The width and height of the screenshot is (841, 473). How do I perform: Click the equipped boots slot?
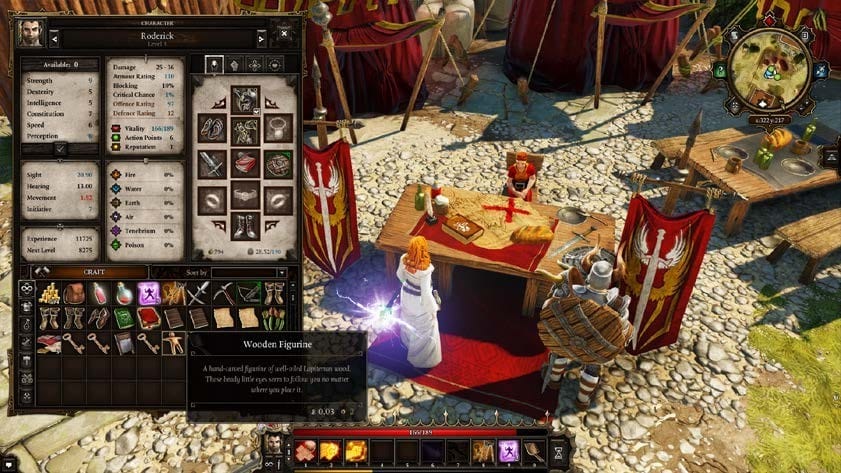(246, 228)
